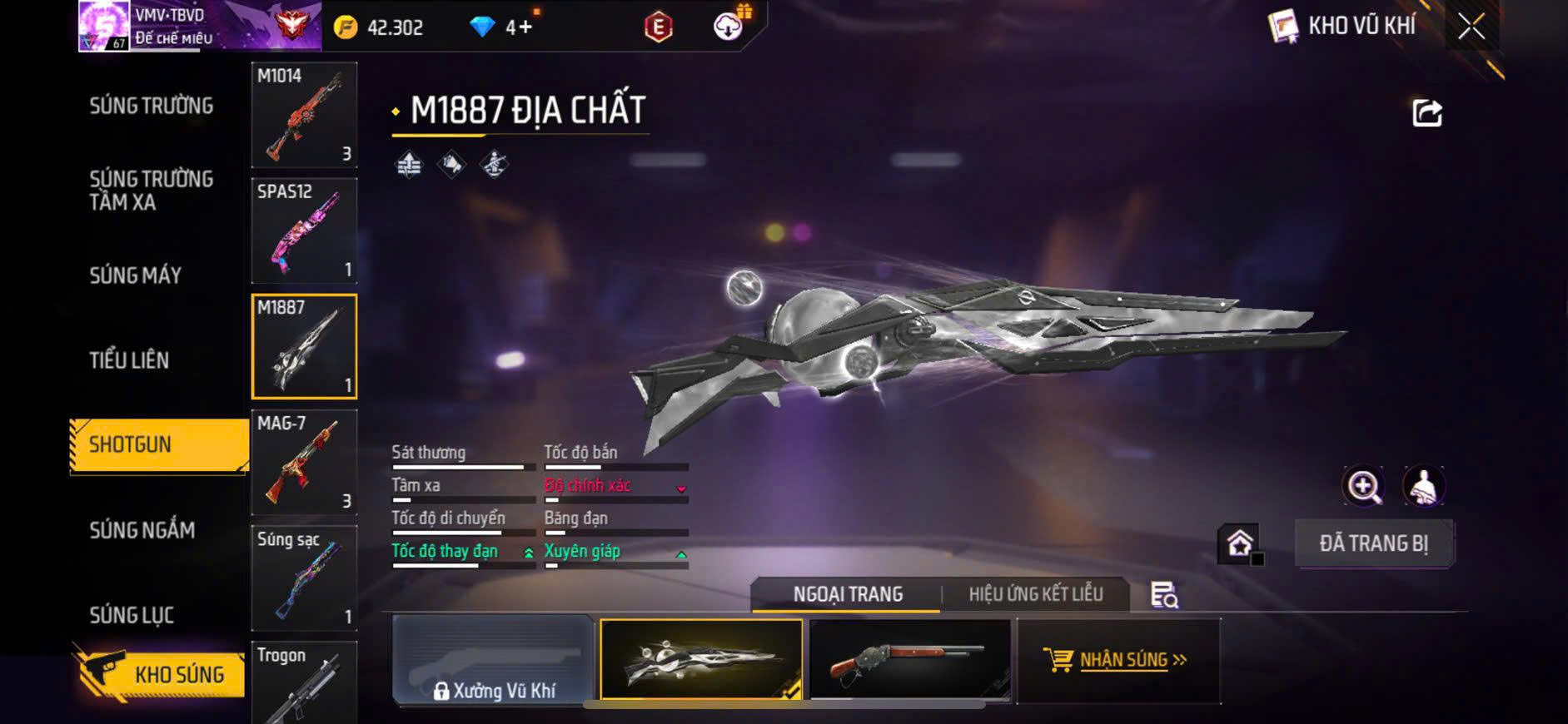Share the M1887 Địa Chất skin
This screenshot has height=724, width=1568.
point(1426,113)
